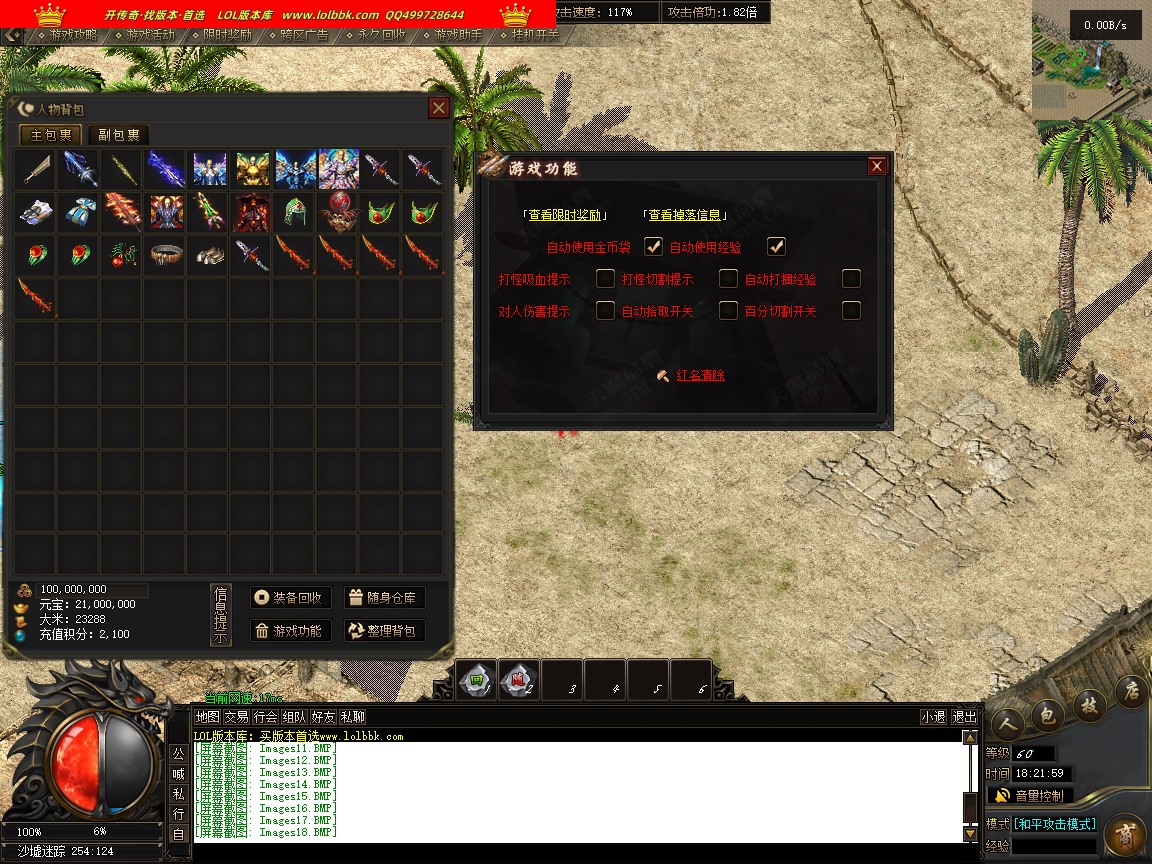
Task: Click the 红名清除 link
Action: (x=700, y=376)
